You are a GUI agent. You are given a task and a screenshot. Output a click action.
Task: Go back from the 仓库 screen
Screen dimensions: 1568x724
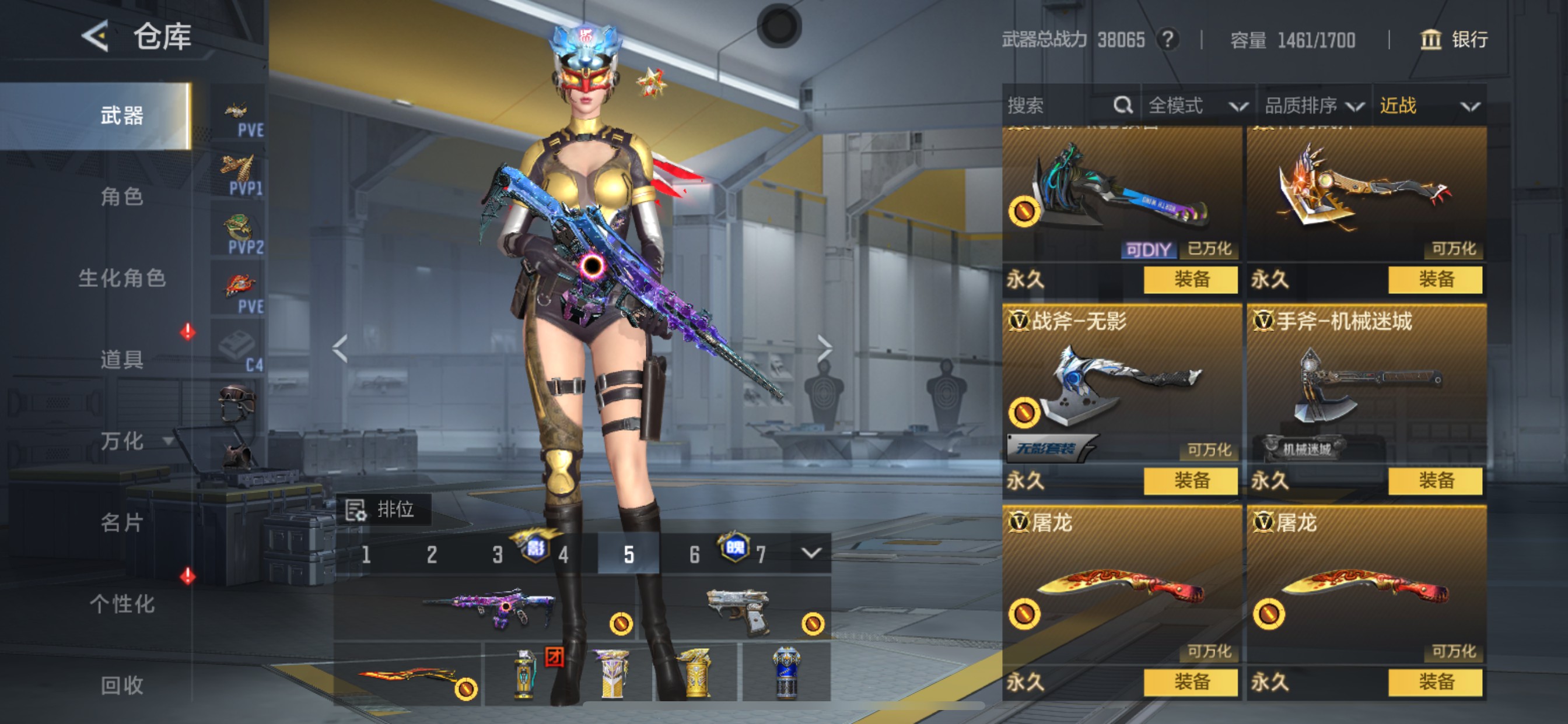(96, 37)
